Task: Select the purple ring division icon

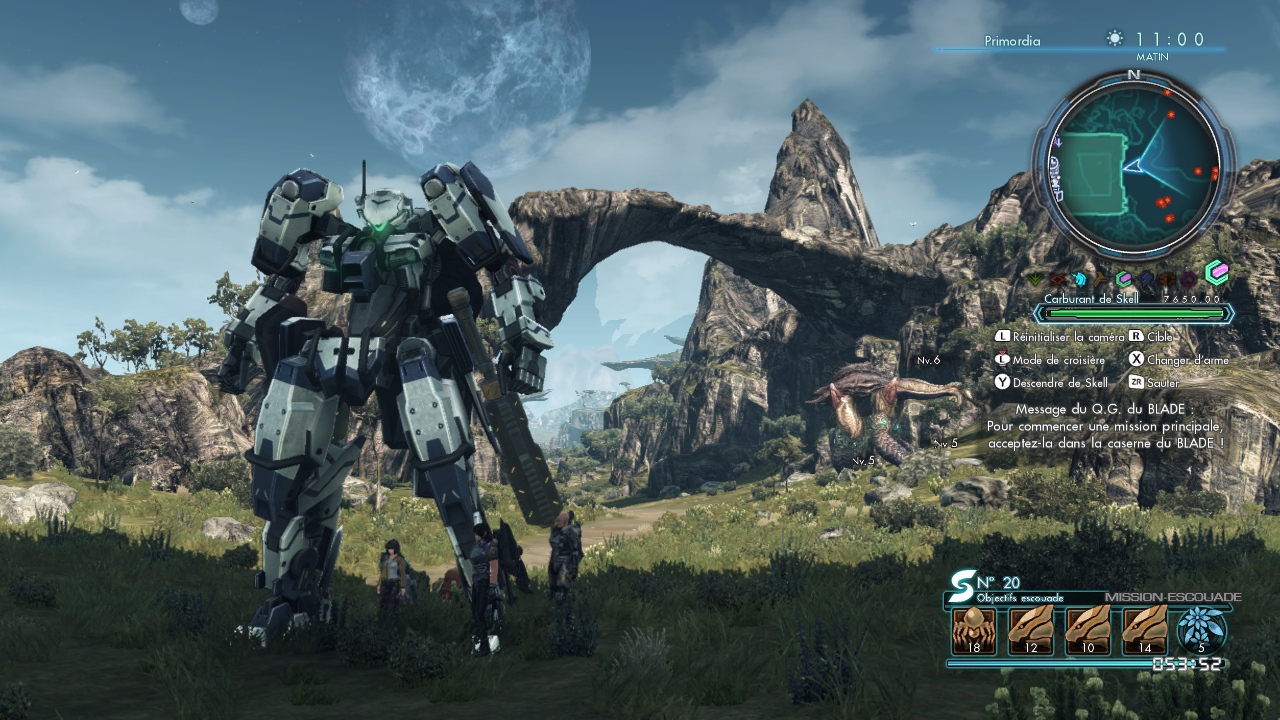Action: pos(1188,279)
